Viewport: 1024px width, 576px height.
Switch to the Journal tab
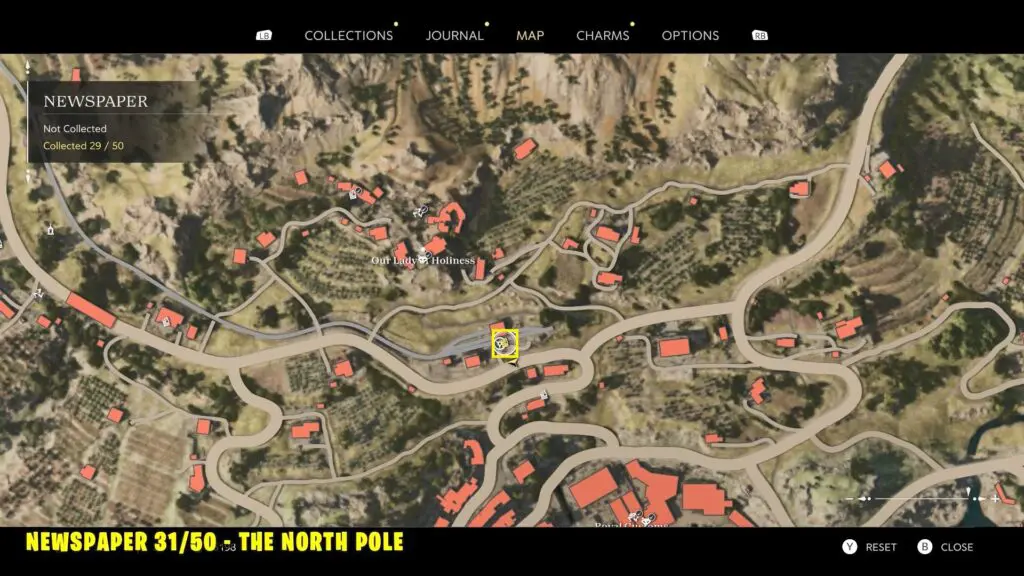pyautogui.click(x=454, y=36)
